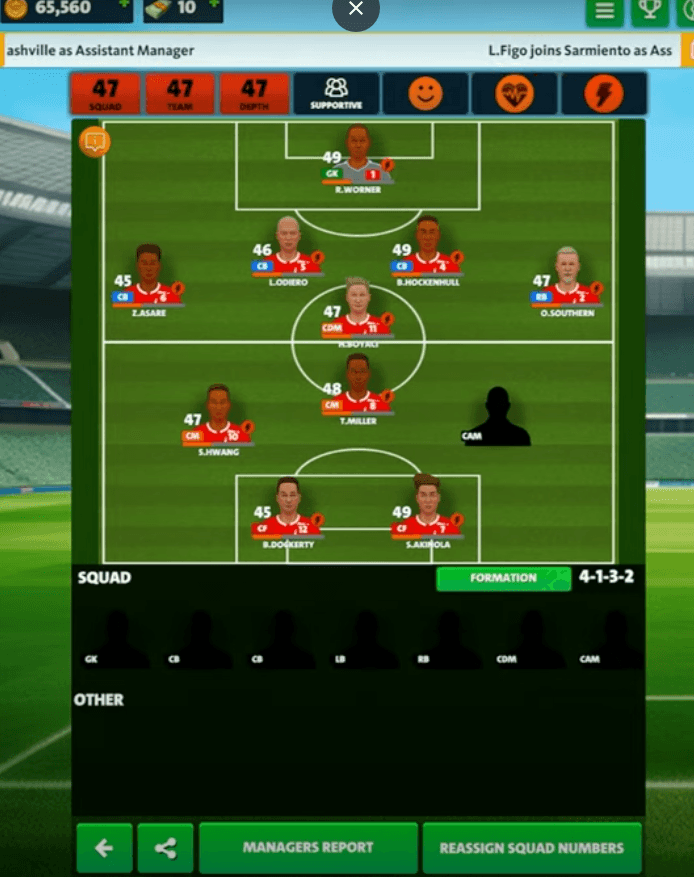Viewport: 694px width, 877px height.
Task: Open the Supportive fans panel
Action: click(337, 93)
